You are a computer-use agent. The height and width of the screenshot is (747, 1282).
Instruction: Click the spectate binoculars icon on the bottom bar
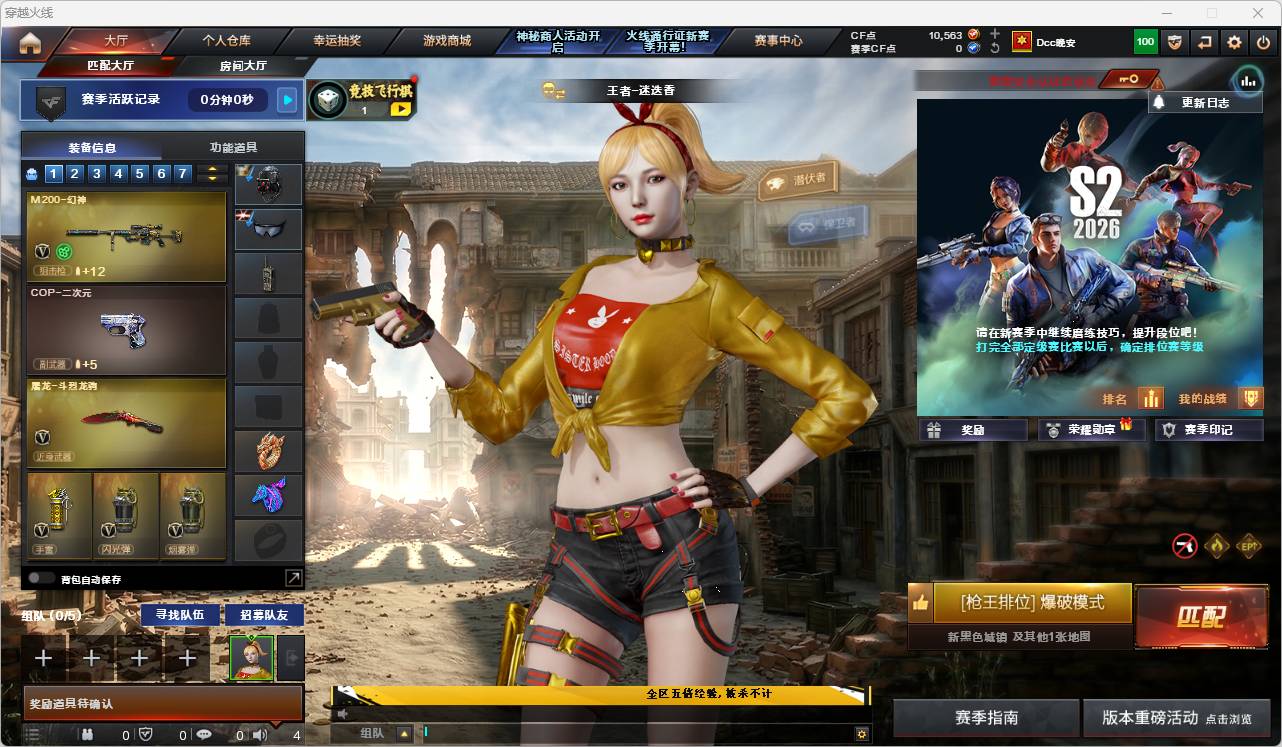89,735
